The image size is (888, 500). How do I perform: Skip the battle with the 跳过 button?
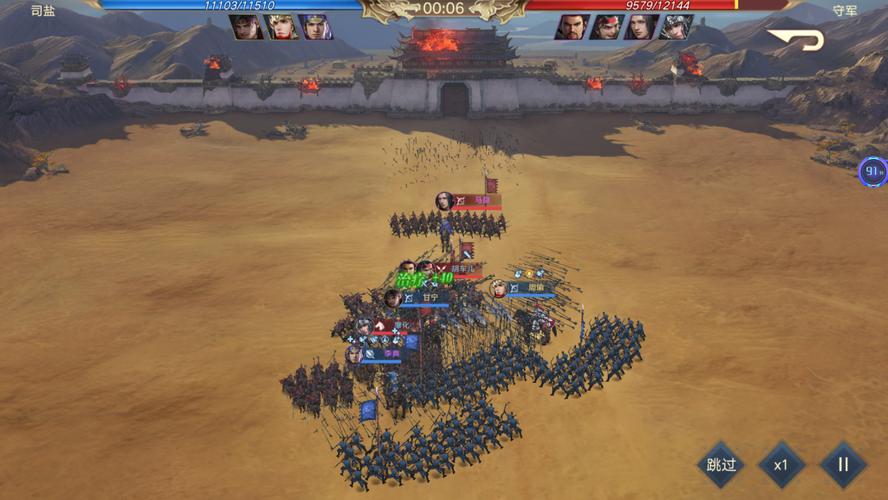721,465
